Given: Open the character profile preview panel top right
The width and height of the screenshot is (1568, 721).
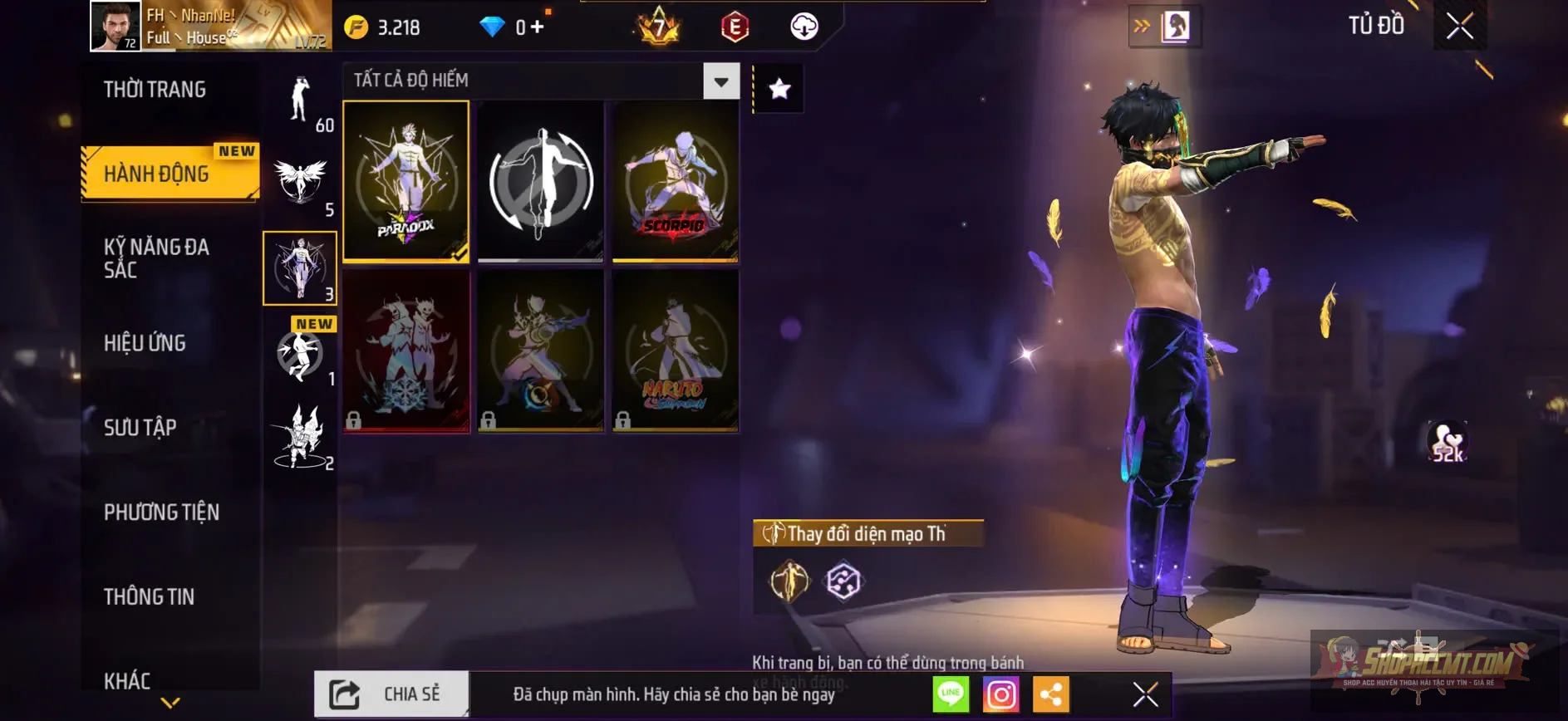Looking at the screenshot, I should (1173, 26).
